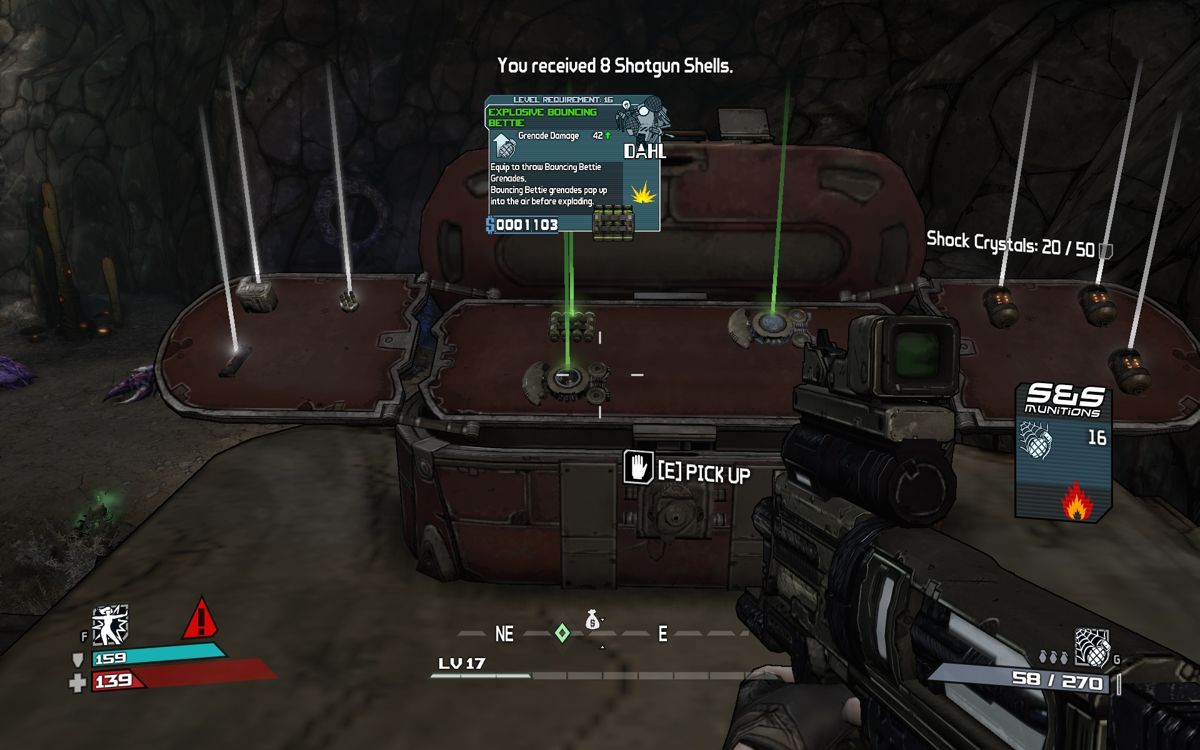Select the green diamond waypoint on the compass
Screen dimensions: 1200x750
[x=562, y=632]
